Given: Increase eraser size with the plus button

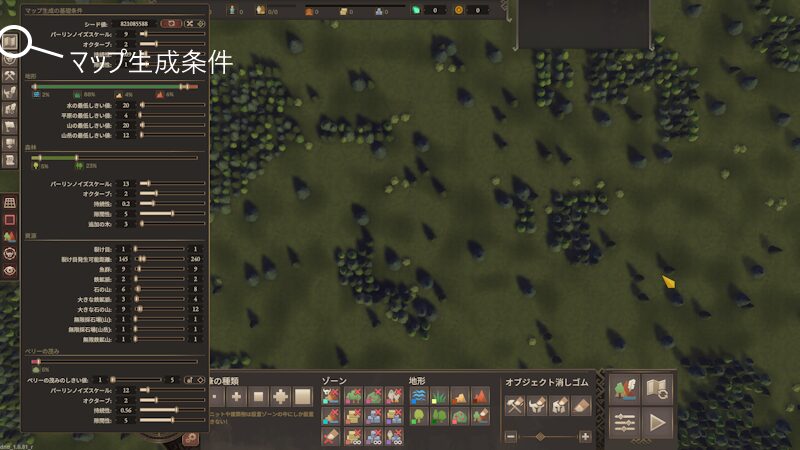Looking at the screenshot, I should pyautogui.click(x=585, y=436).
